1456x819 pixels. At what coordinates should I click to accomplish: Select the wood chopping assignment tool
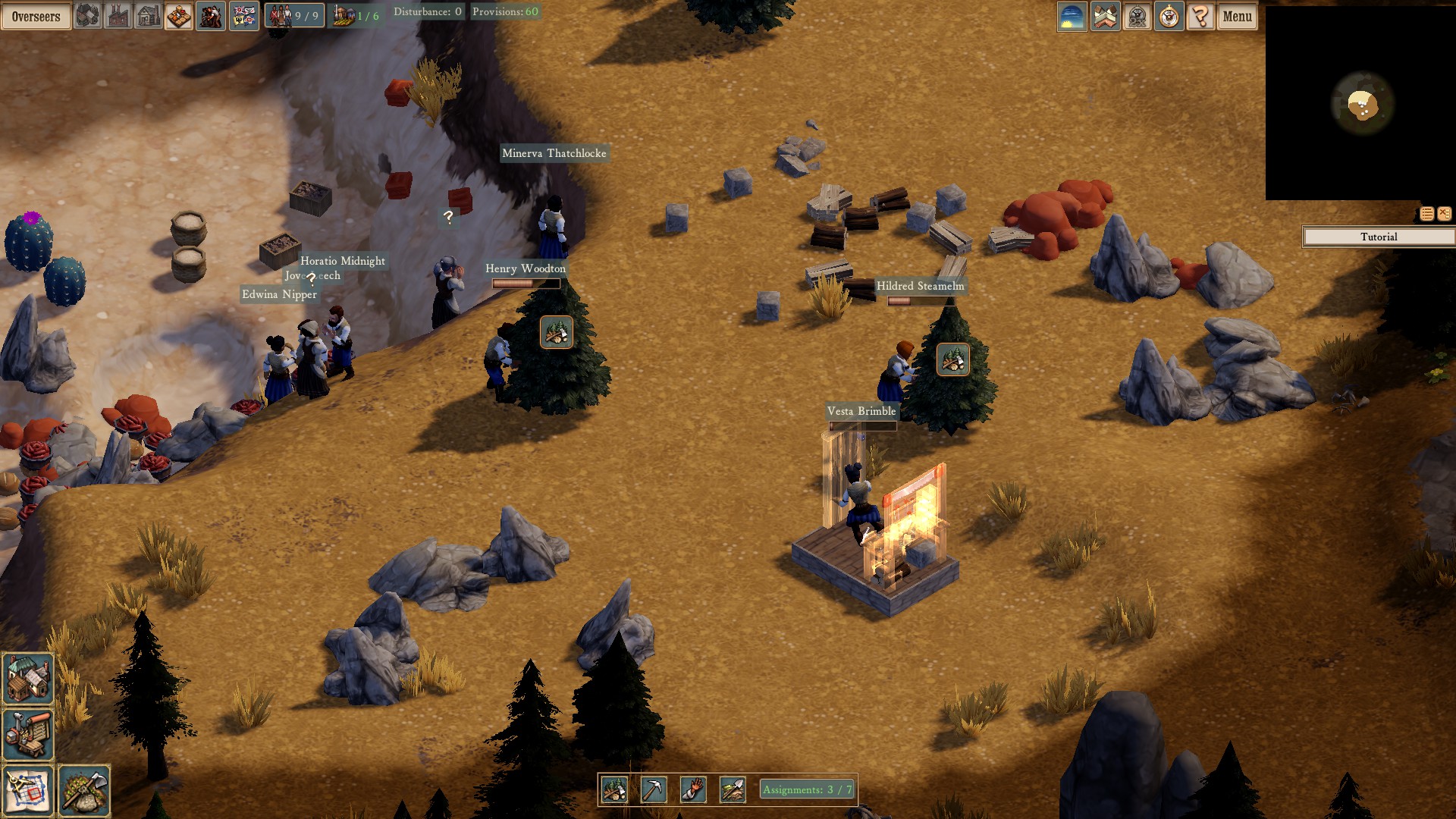pos(616,789)
